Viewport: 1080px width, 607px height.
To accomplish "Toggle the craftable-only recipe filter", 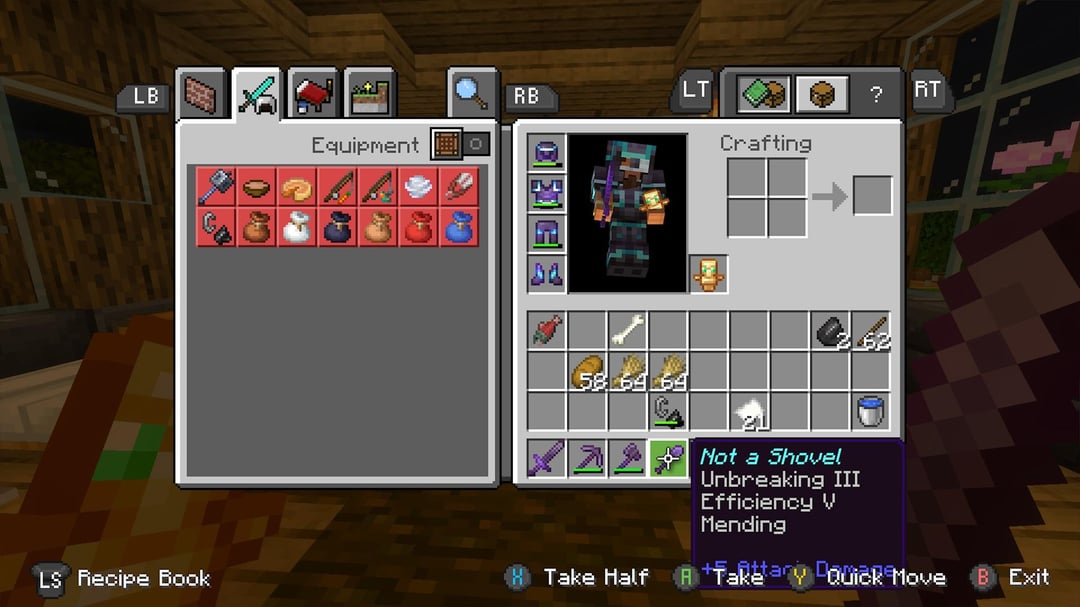I will (461, 144).
